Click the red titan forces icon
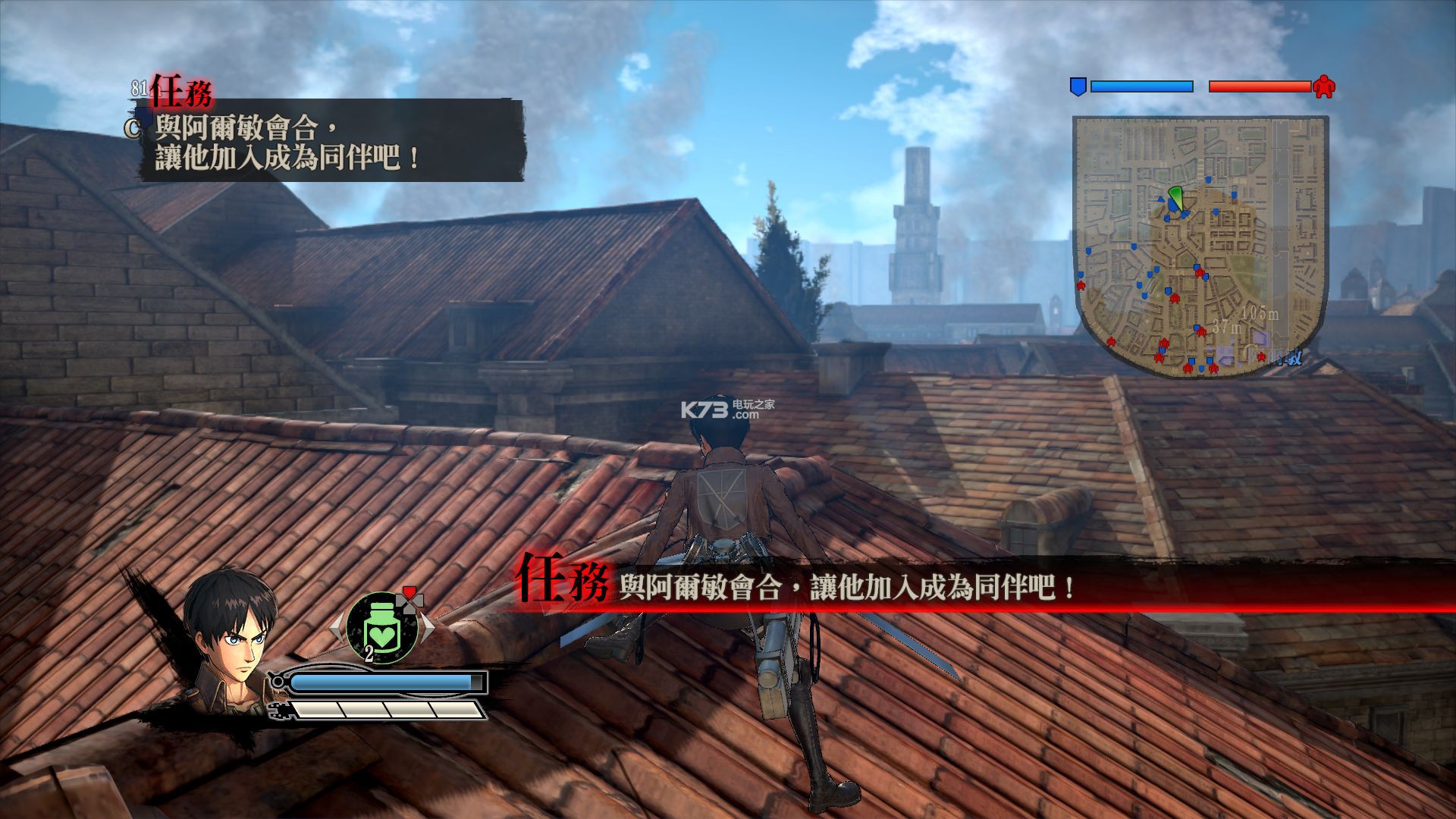The image size is (1456, 819). tap(1324, 86)
